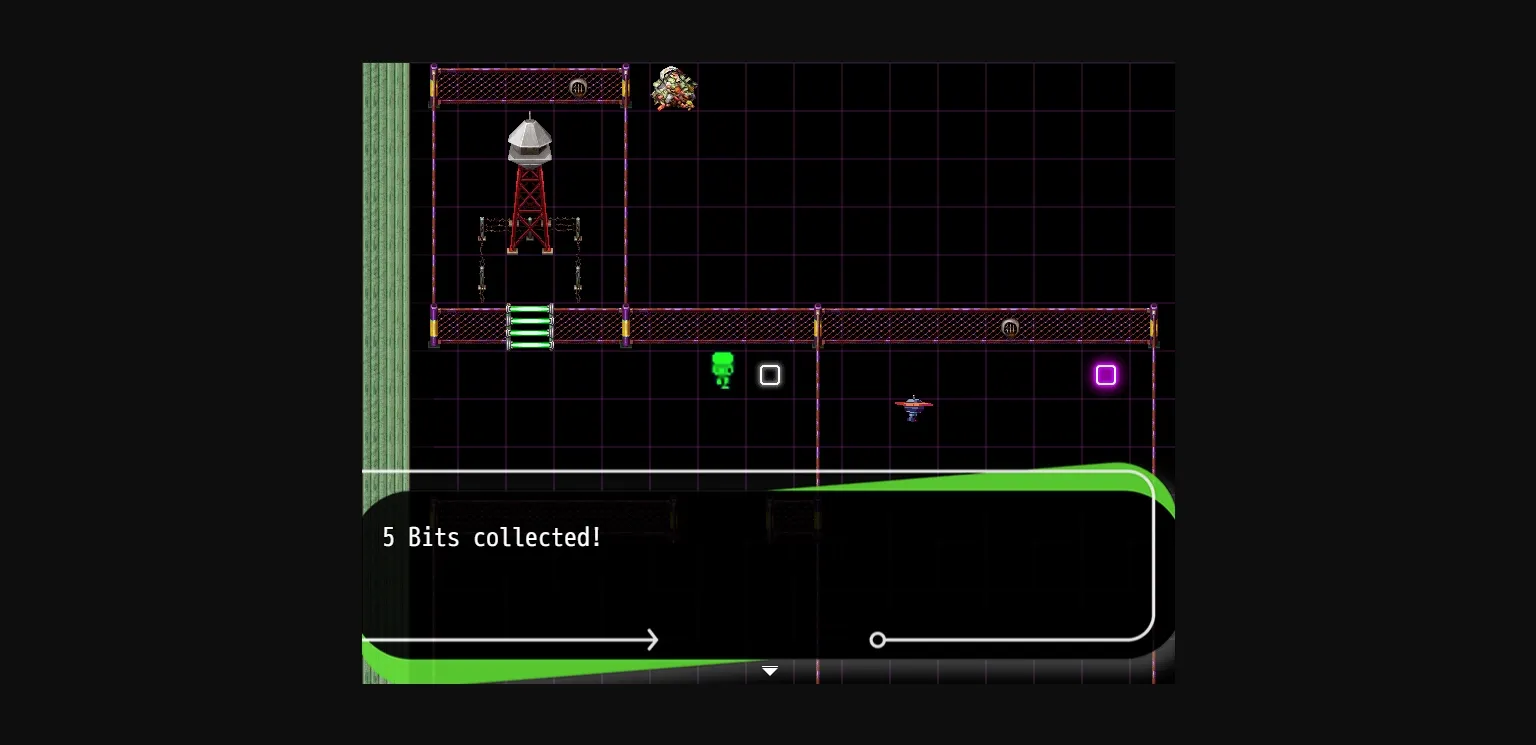Screen dimensions: 1536x745
Task: Click the top-left corner fence post
Action: [x=434, y=88]
